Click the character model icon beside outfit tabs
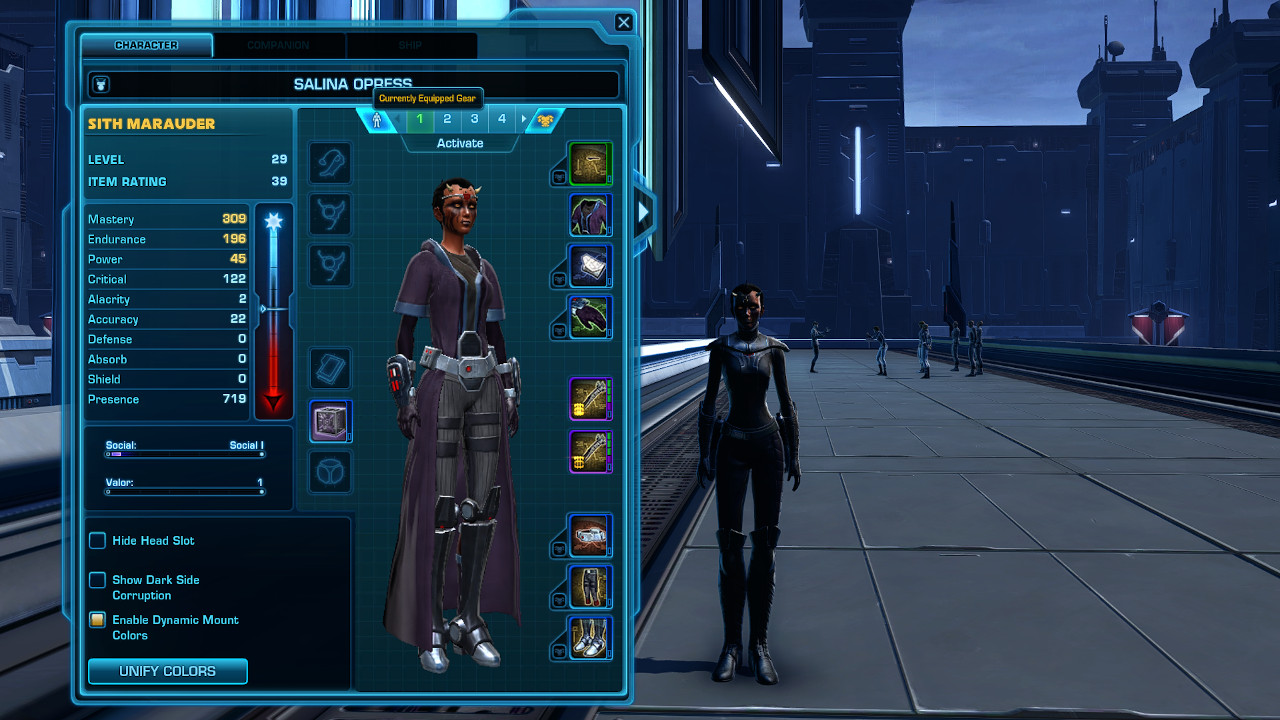 (376, 118)
